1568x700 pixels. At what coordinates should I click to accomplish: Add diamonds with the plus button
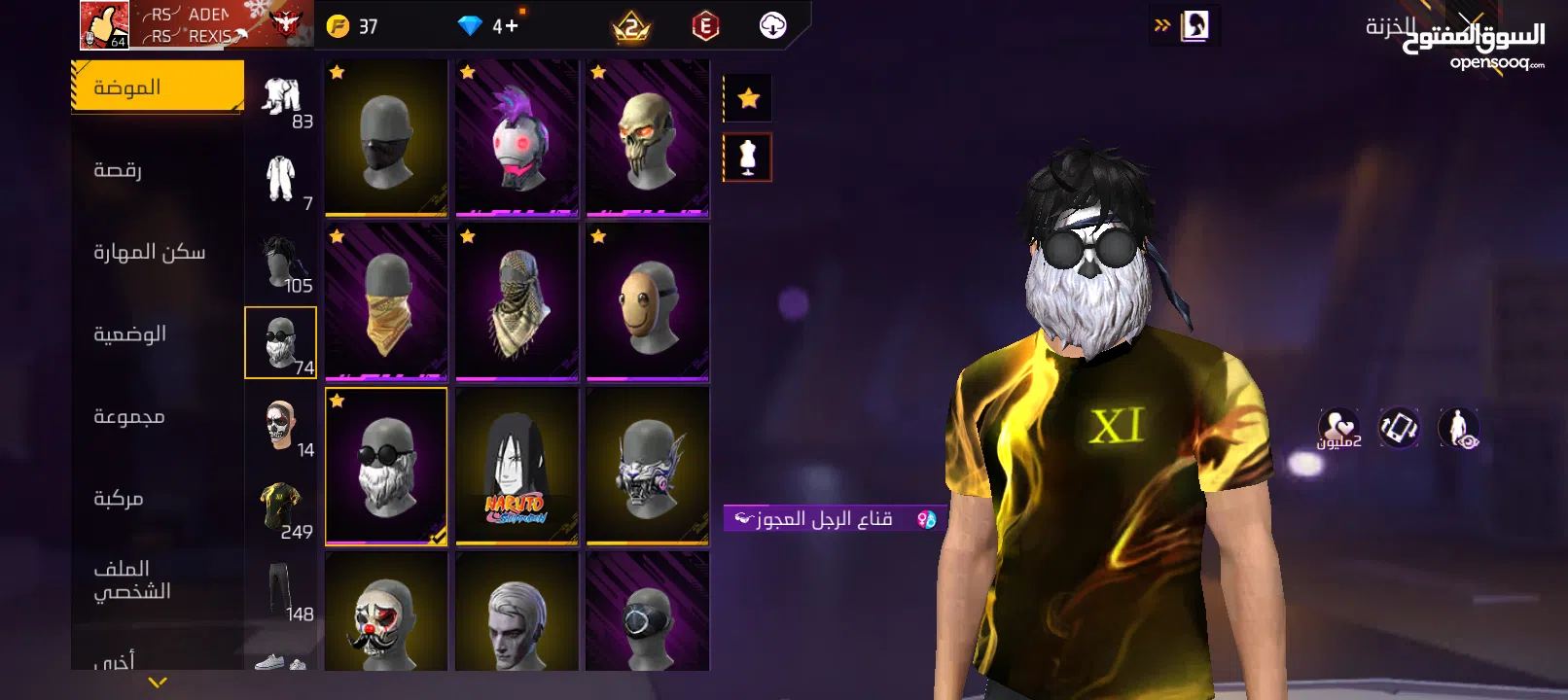coord(511,26)
